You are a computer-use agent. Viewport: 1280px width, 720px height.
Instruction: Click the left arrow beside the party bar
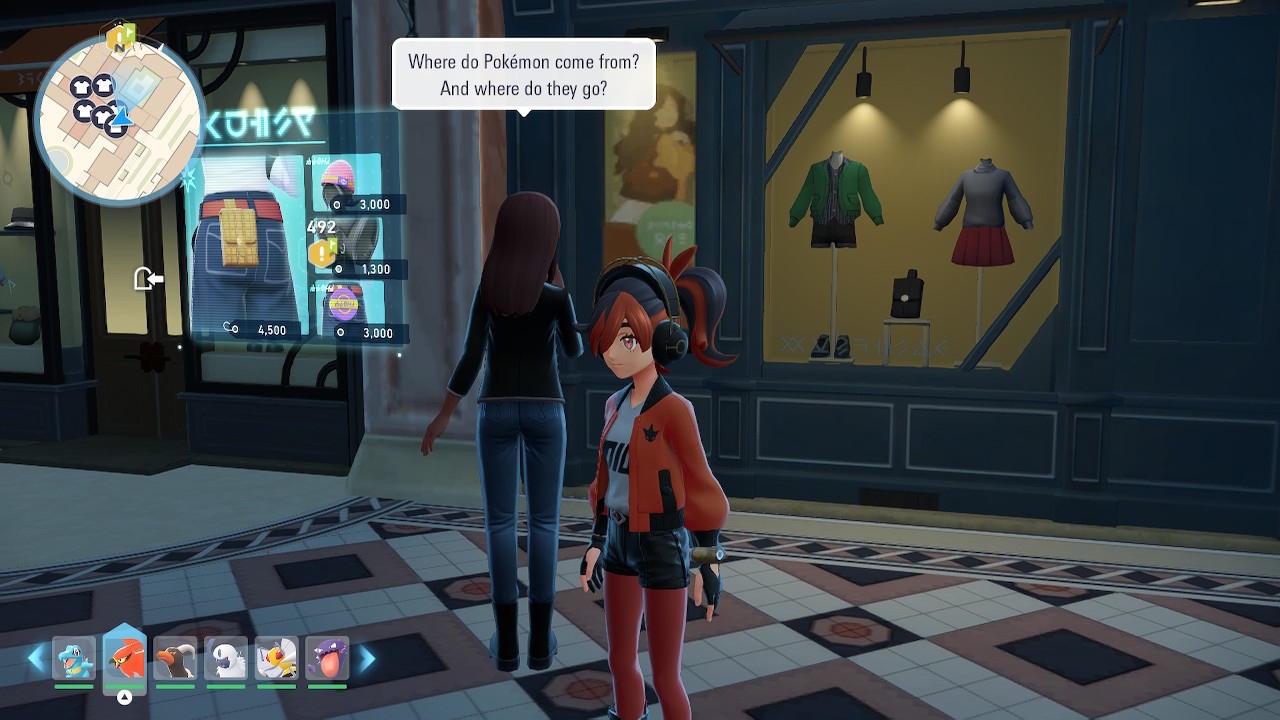(x=36, y=658)
